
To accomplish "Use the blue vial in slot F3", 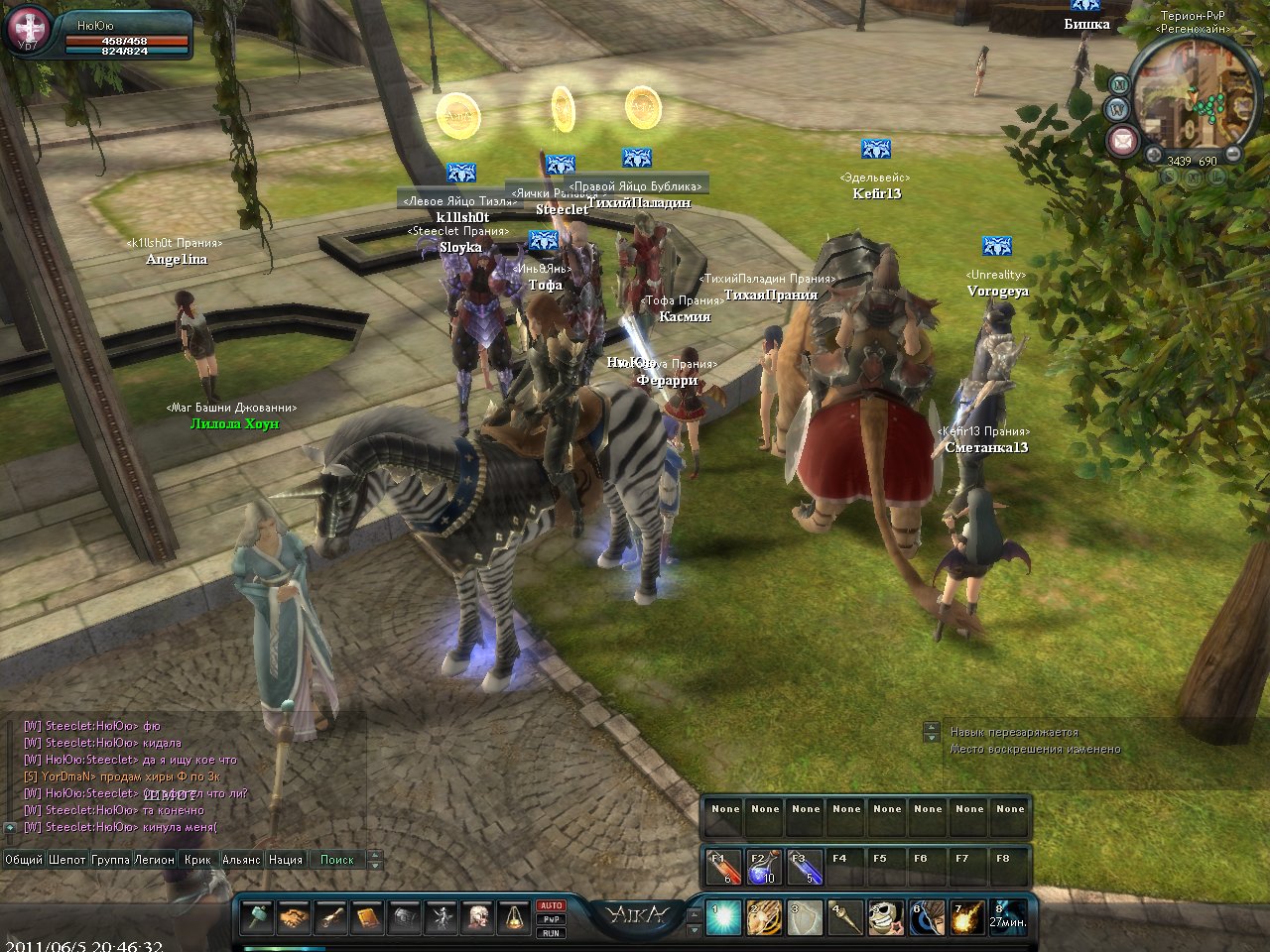I will point(804,867).
